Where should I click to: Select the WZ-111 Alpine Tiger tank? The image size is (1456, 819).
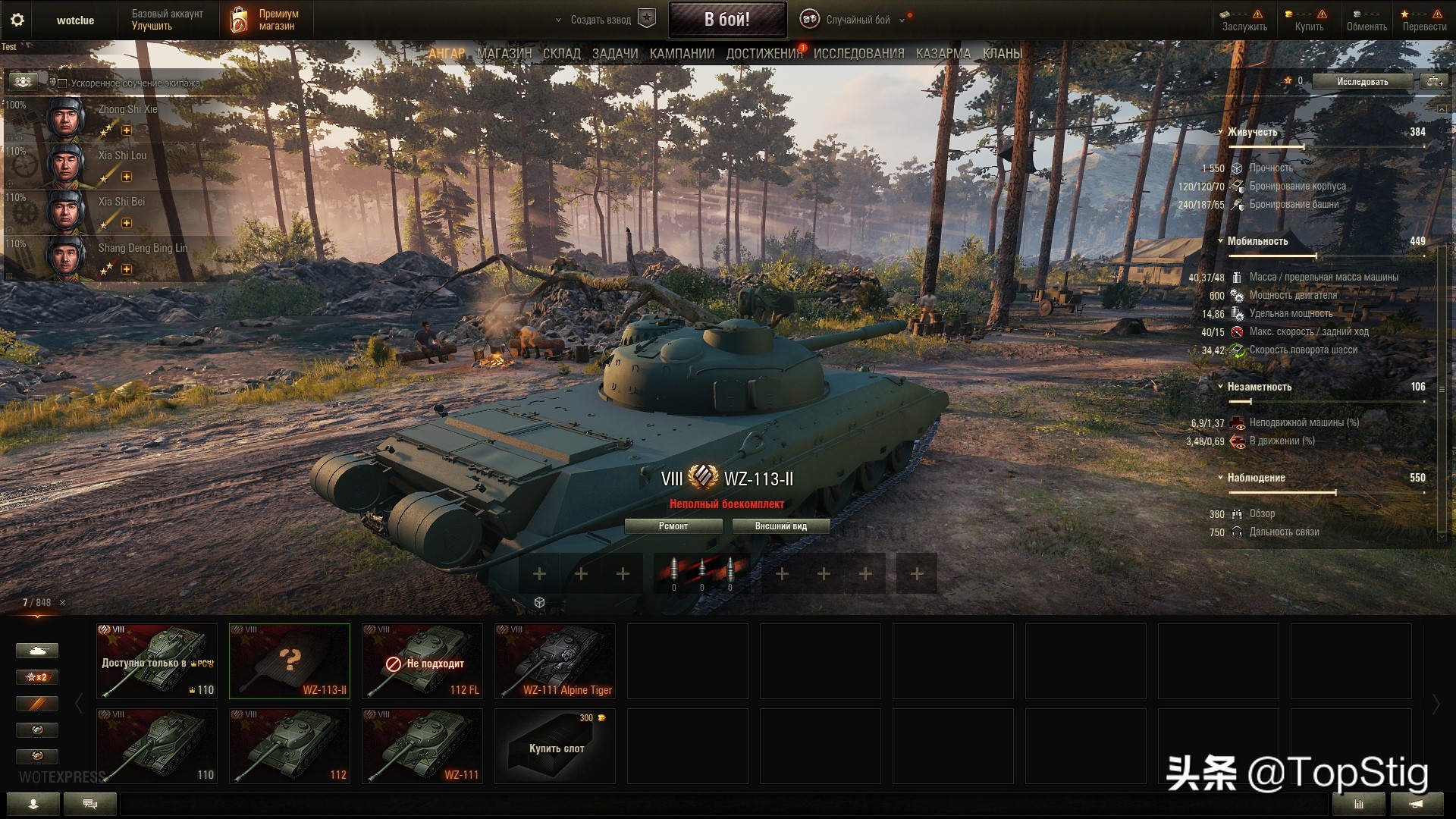click(555, 661)
